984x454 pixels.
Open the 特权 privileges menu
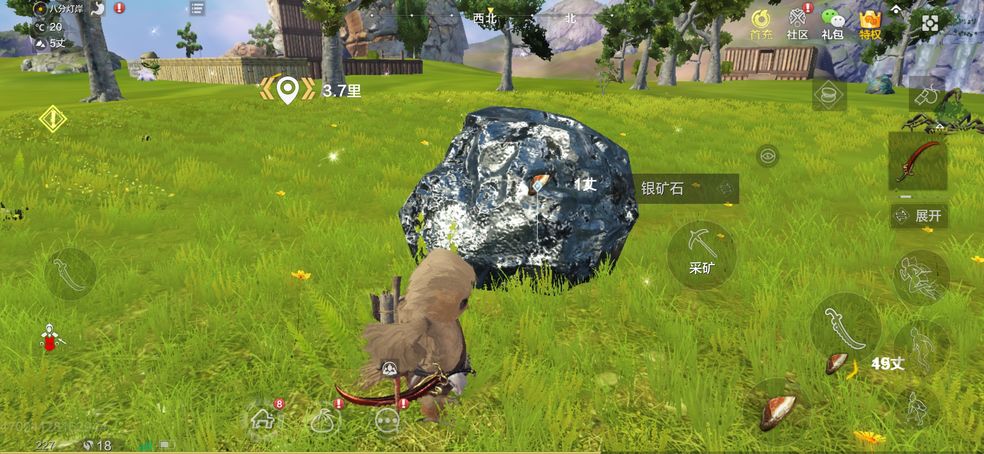pyautogui.click(x=870, y=24)
